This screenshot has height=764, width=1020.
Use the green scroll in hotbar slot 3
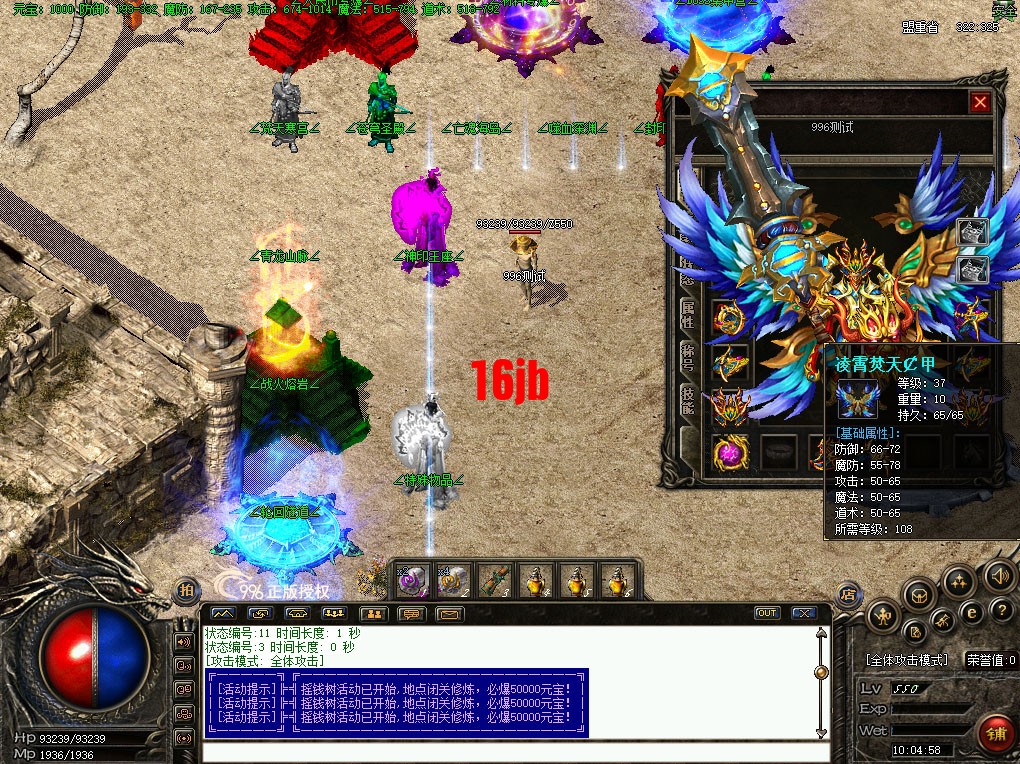click(x=494, y=579)
